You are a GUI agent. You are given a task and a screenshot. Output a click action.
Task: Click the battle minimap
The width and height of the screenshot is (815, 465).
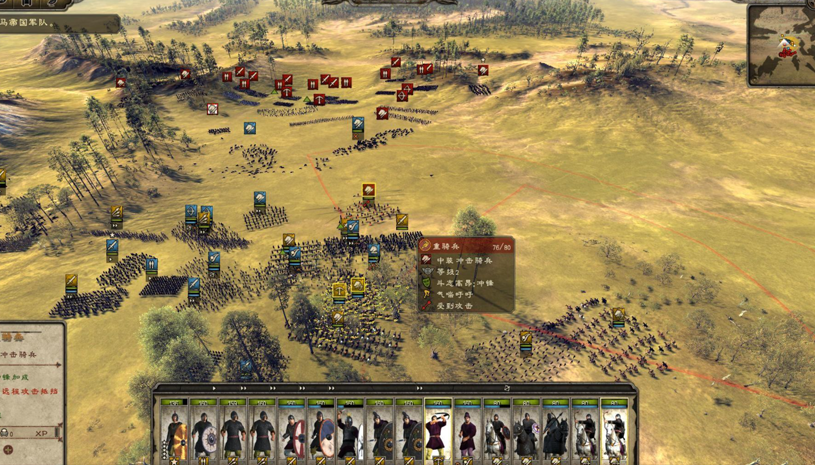(782, 44)
